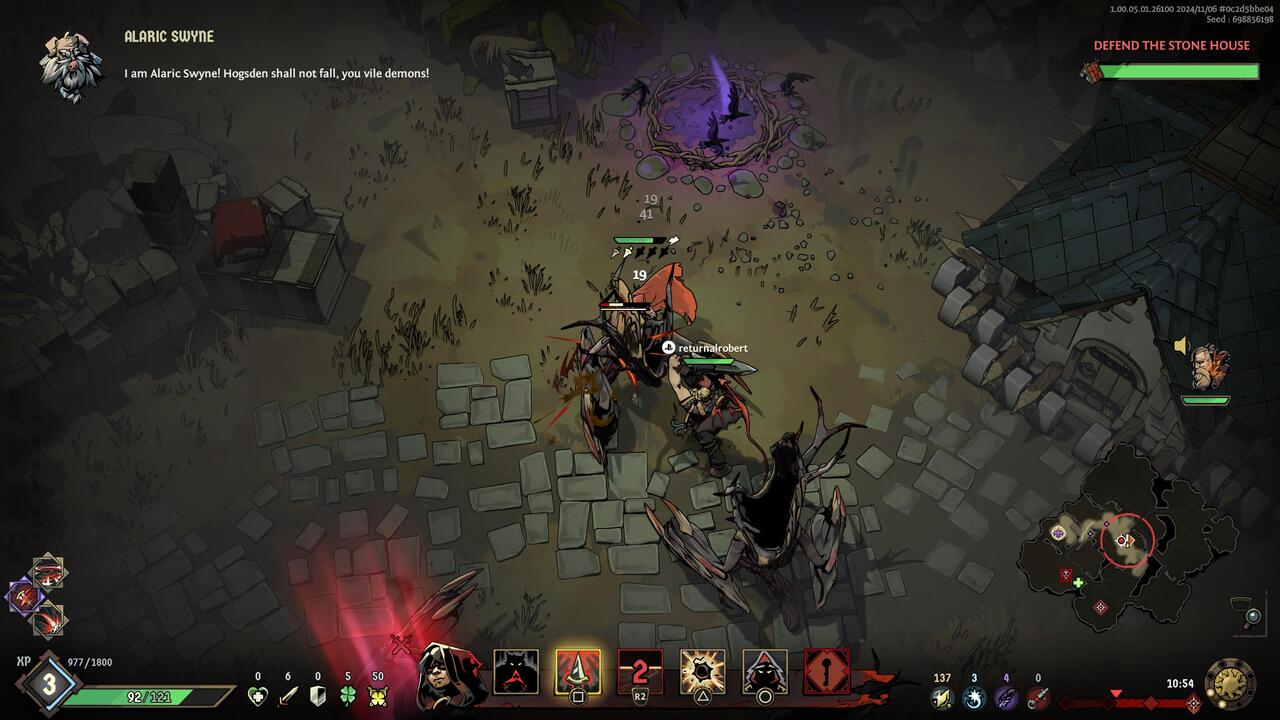Click the green four-leaf clover luck stat
The image size is (1280, 720).
pyautogui.click(x=348, y=696)
